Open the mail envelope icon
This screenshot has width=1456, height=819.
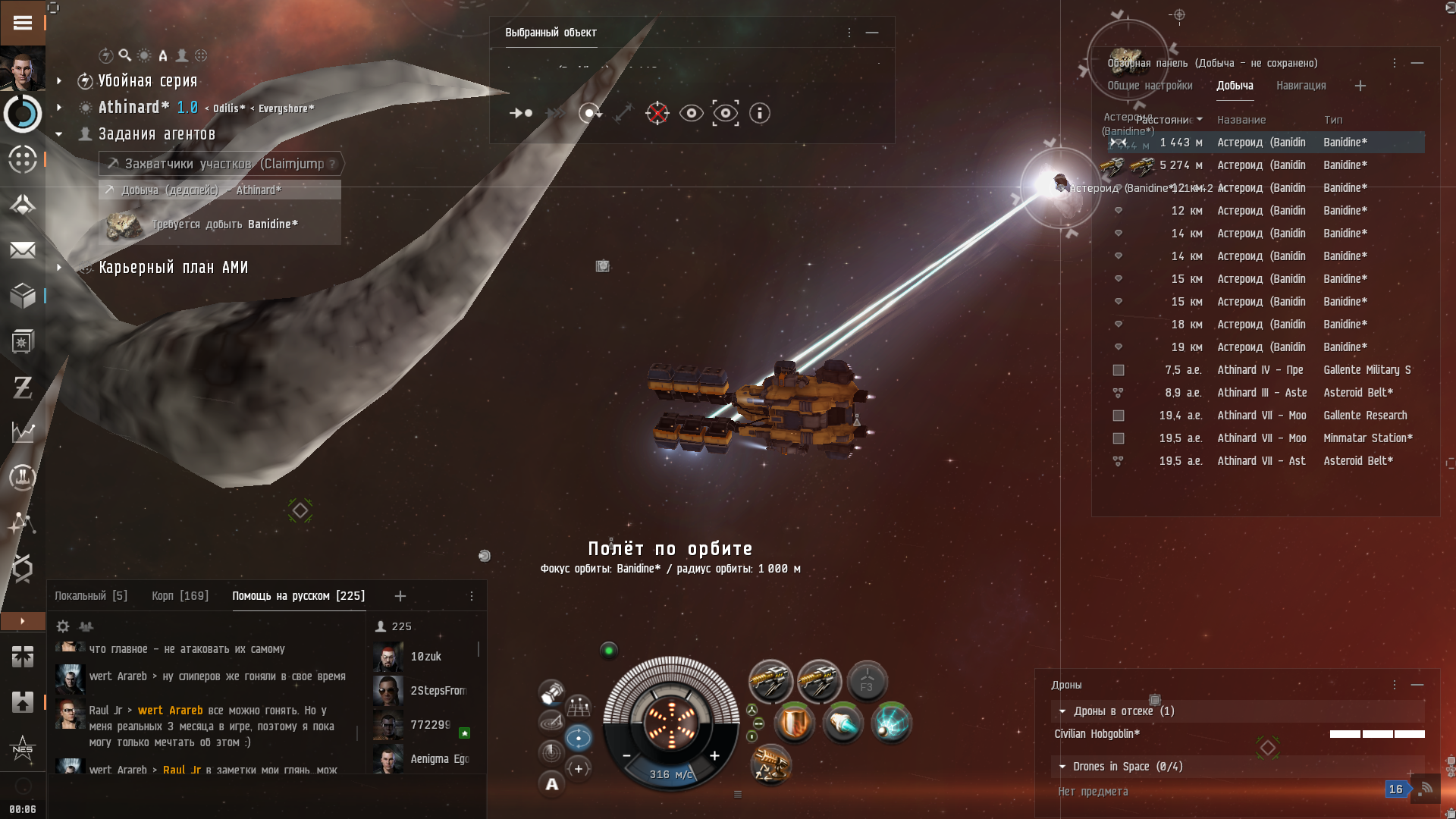click(x=23, y=250)
